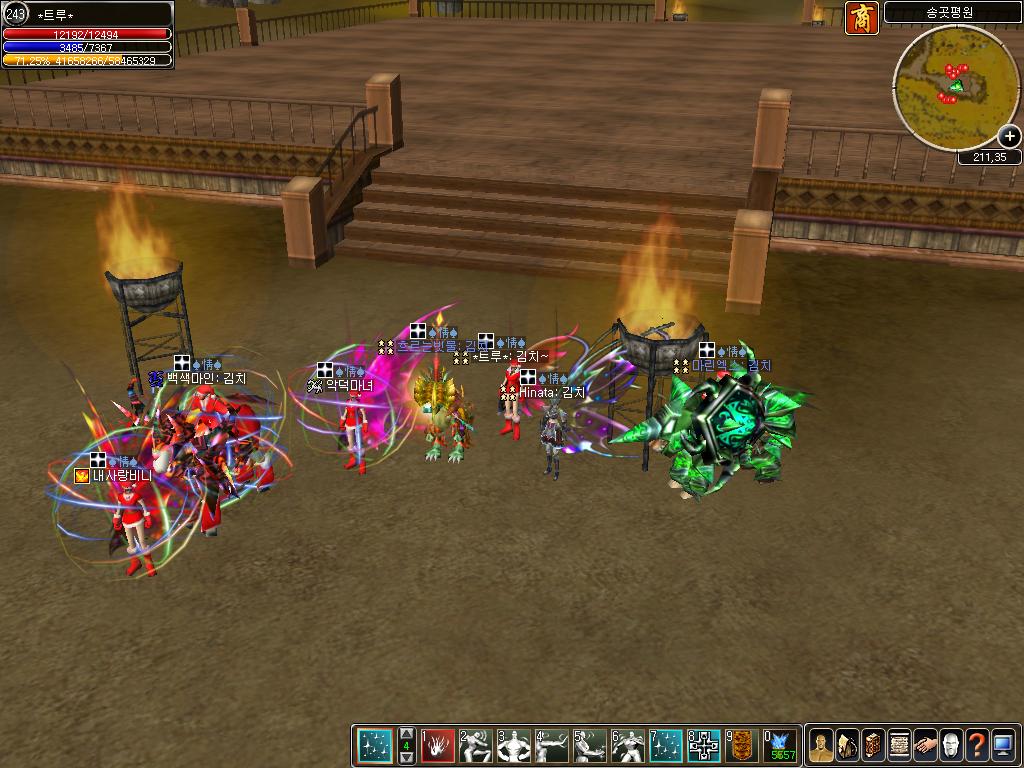Activate the teal sparkle skill in slot 7
1024x768 pixels.
pos(666,746)
